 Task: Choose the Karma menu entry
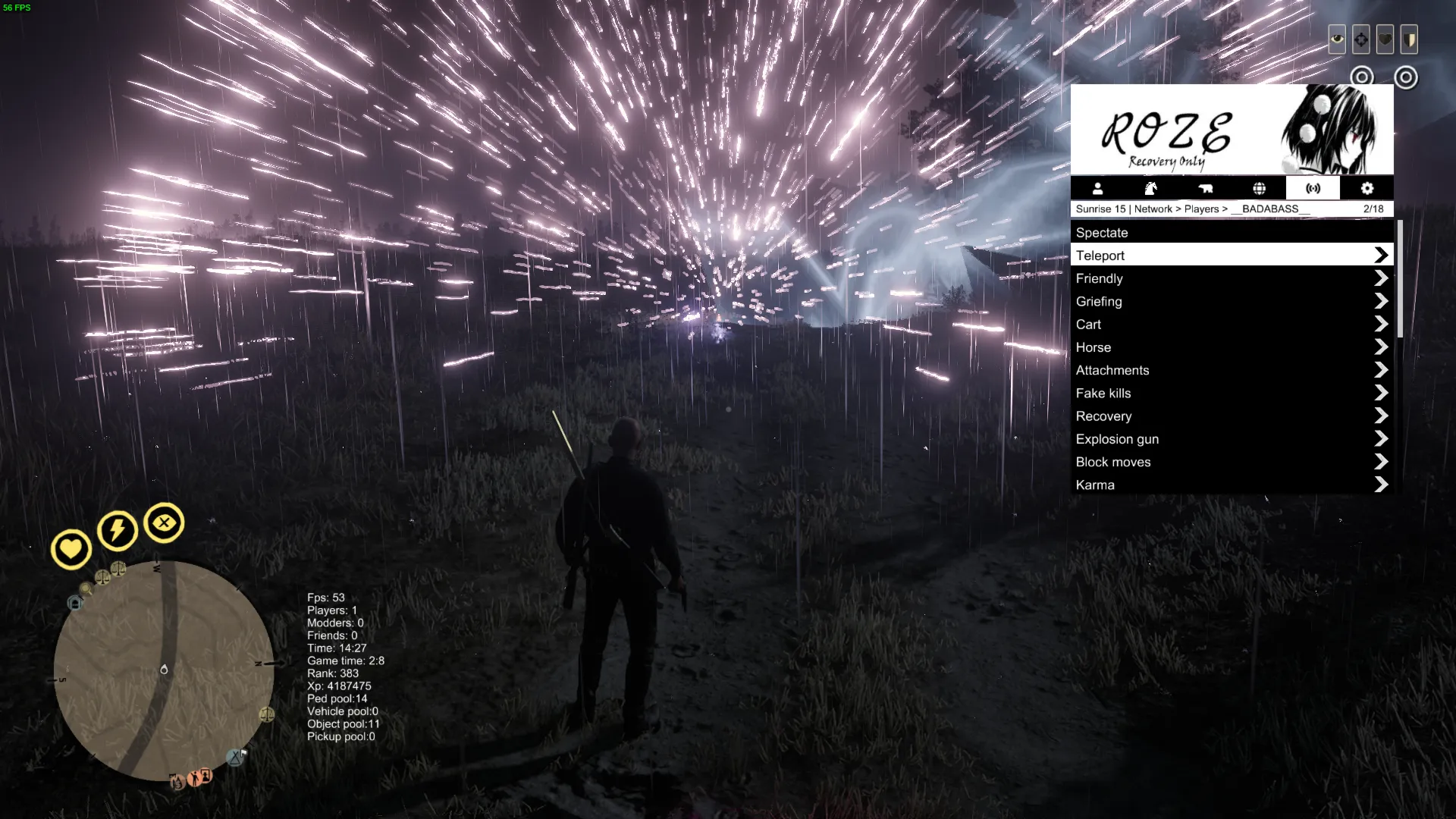click(1232, 485)
